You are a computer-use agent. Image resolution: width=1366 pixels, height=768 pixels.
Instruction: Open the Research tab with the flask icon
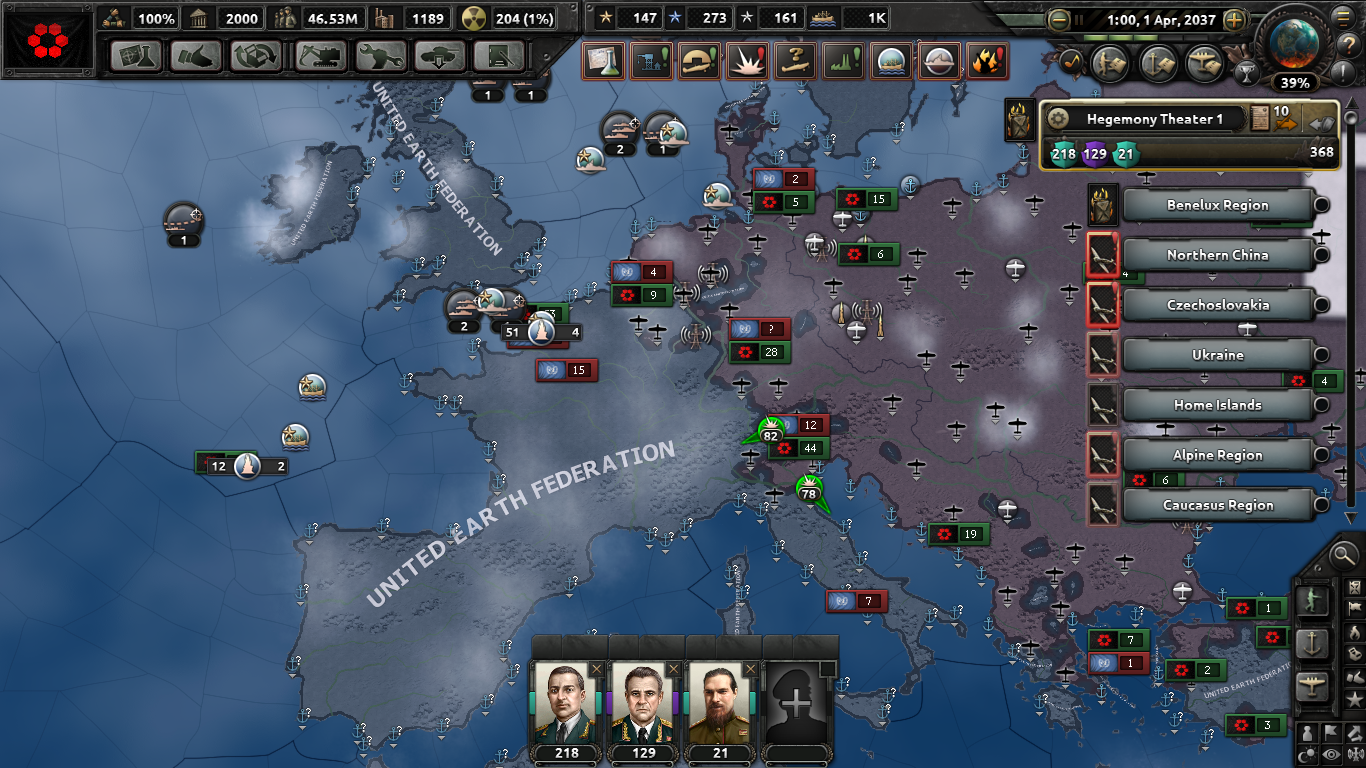coord(135,57)
